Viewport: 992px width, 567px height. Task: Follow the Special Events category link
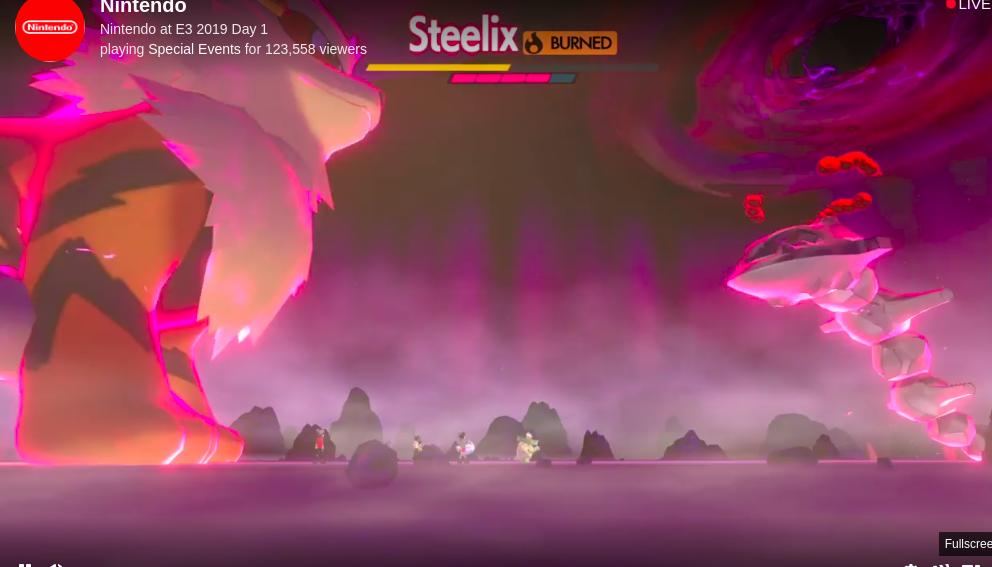point(194,49)
